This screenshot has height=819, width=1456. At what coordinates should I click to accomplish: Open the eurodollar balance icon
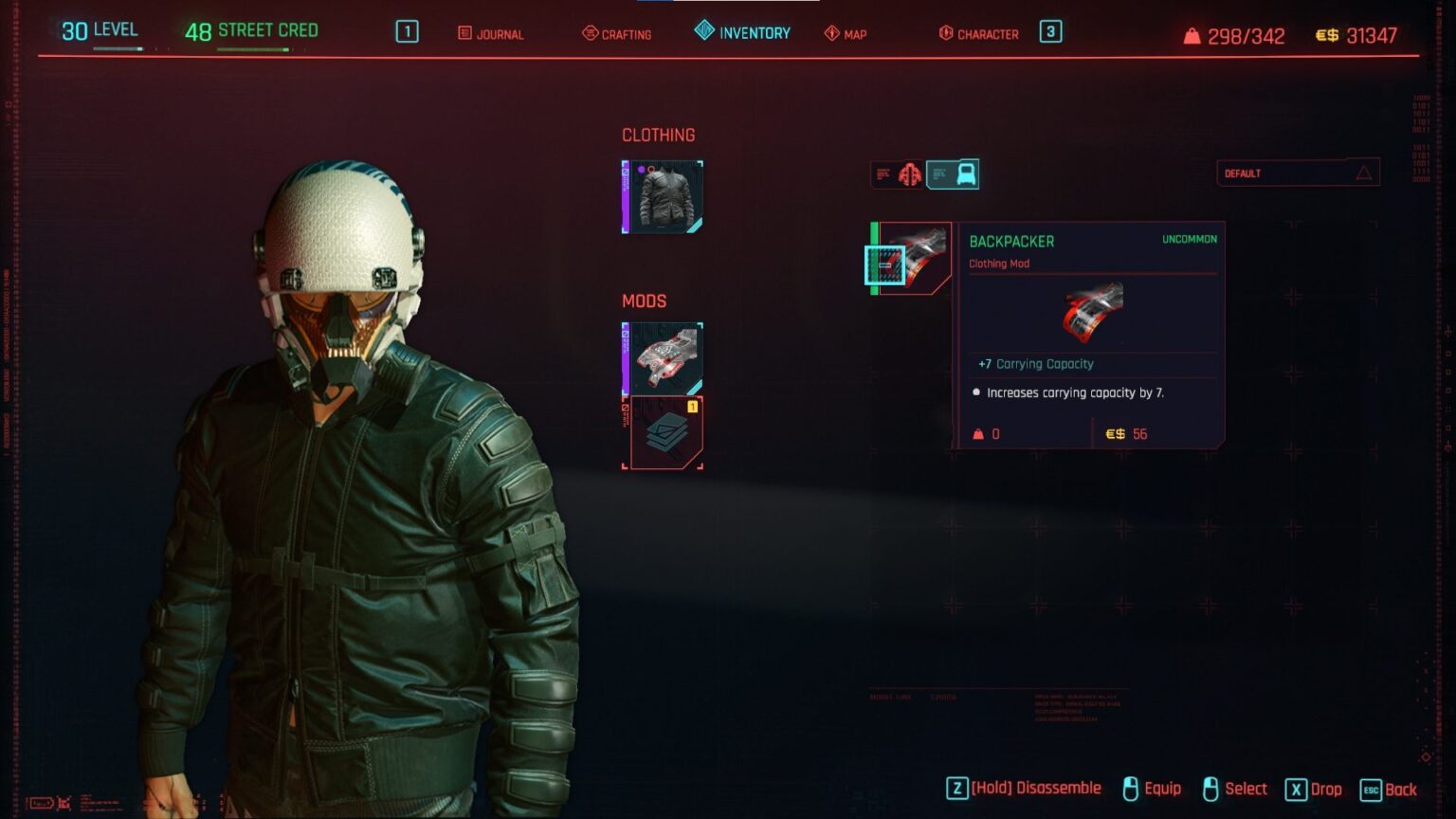1329,37
